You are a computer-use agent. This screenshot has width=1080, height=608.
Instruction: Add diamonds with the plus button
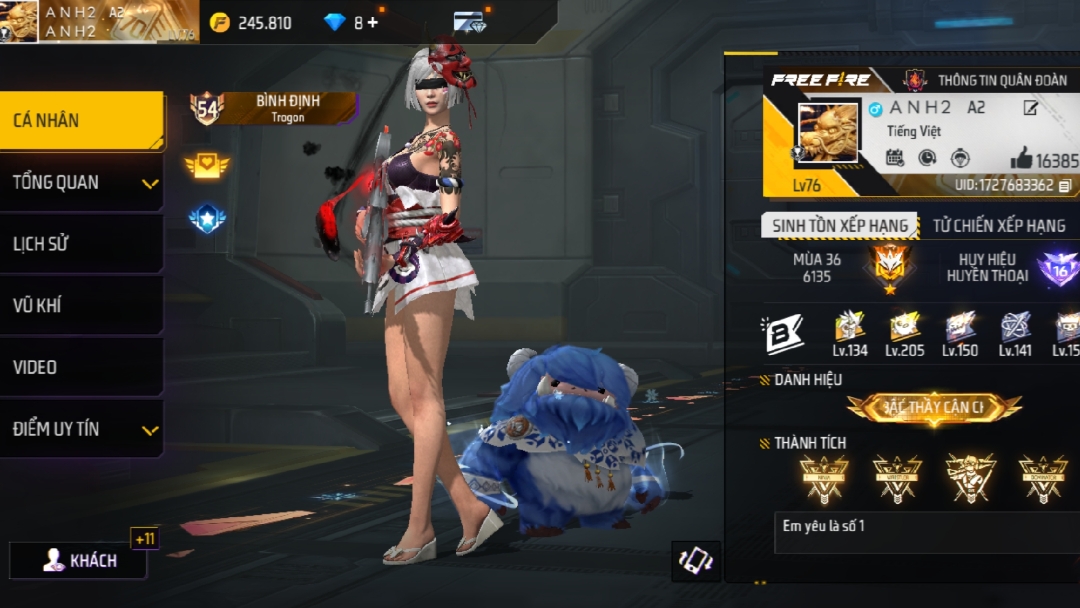coord(373,22)
